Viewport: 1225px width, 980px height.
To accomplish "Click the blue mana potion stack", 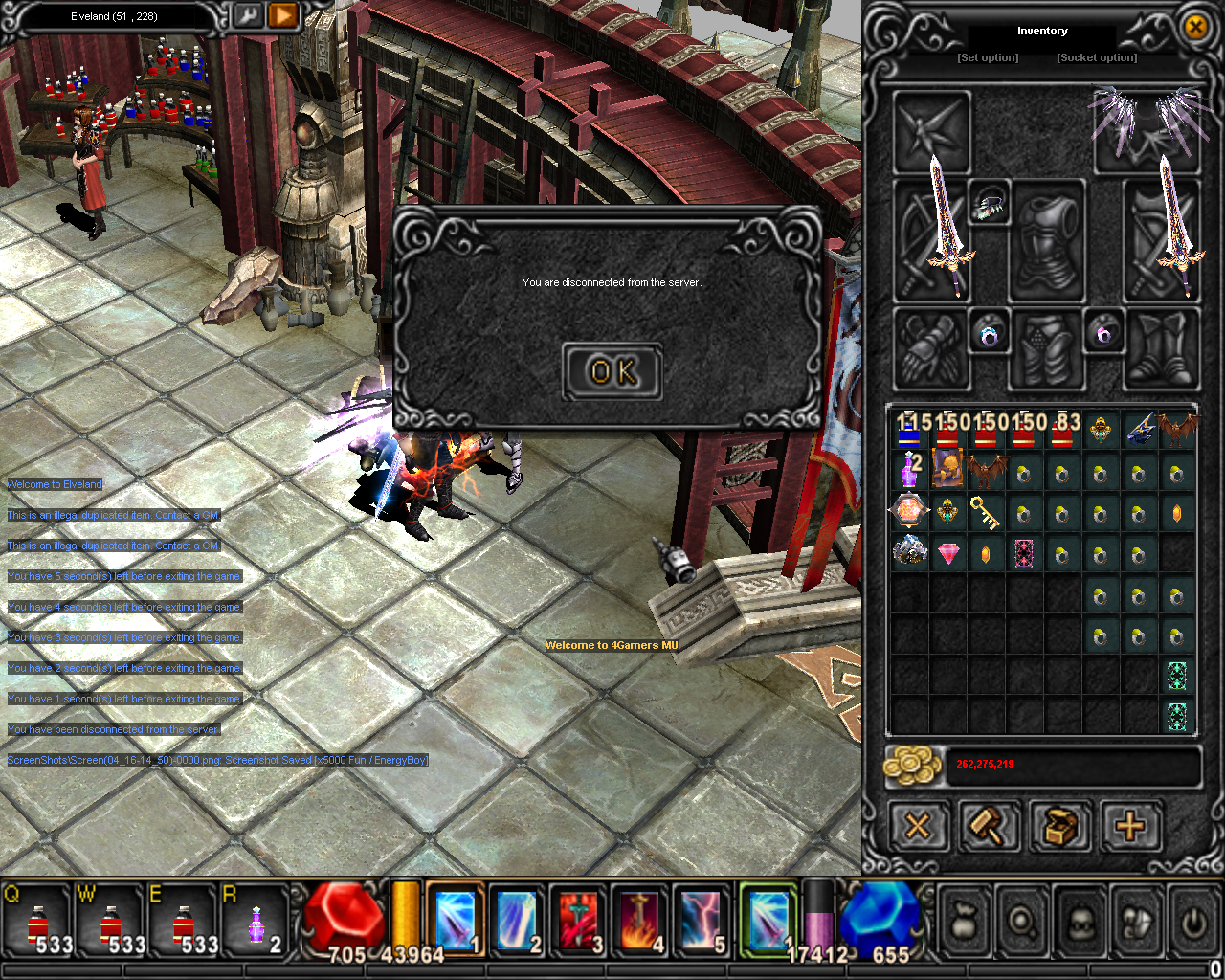I will [x=908, y=434].
